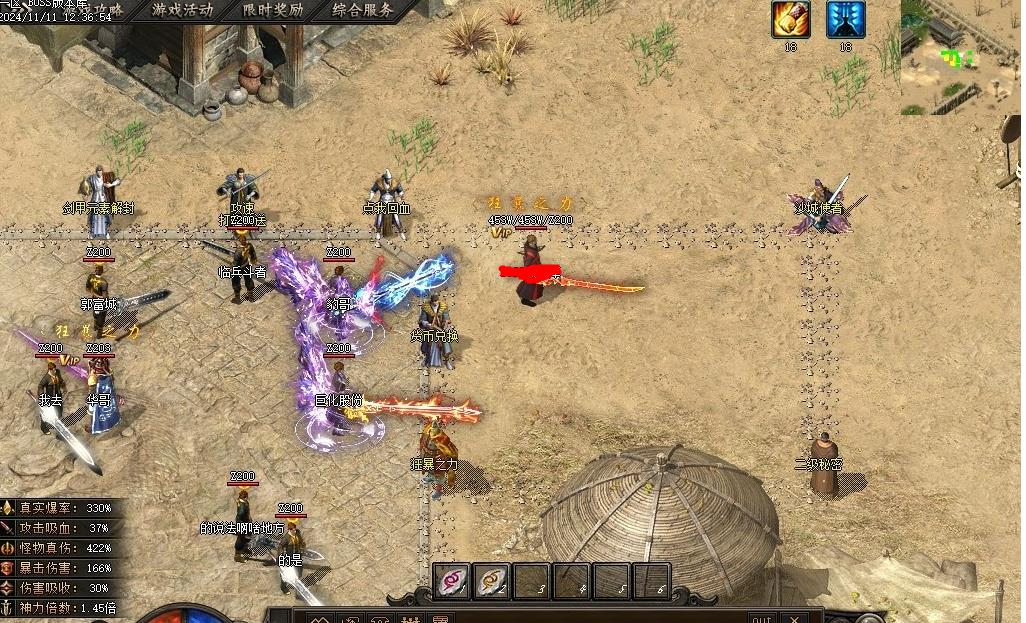Click the blue winged buff icon
1026x623 pixels.
[x=845, y=19]
